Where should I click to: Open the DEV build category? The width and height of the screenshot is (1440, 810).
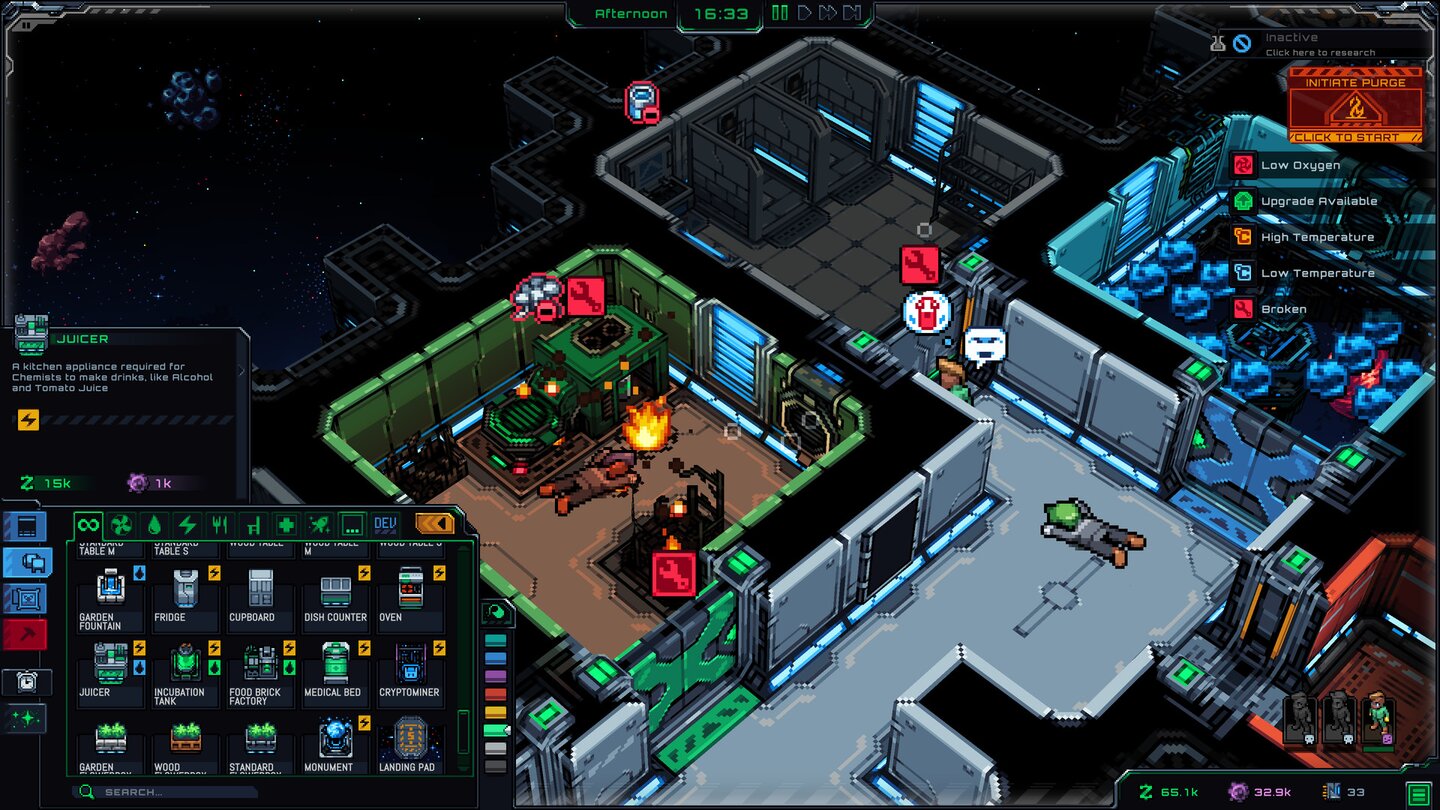[386, 523]
